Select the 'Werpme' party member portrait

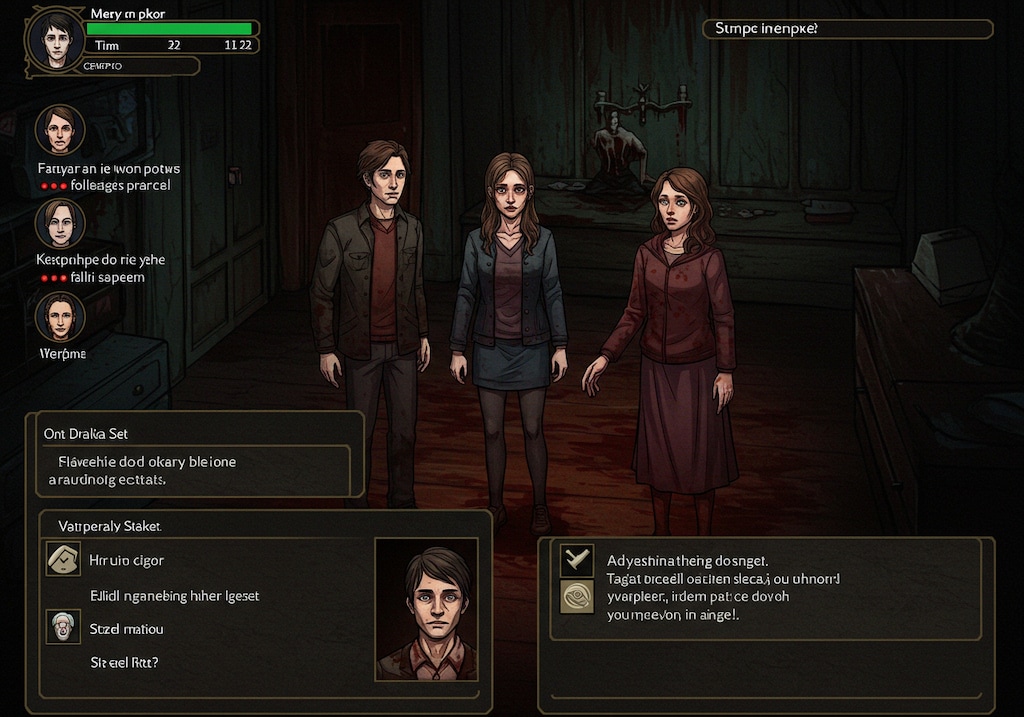point(60,317)
